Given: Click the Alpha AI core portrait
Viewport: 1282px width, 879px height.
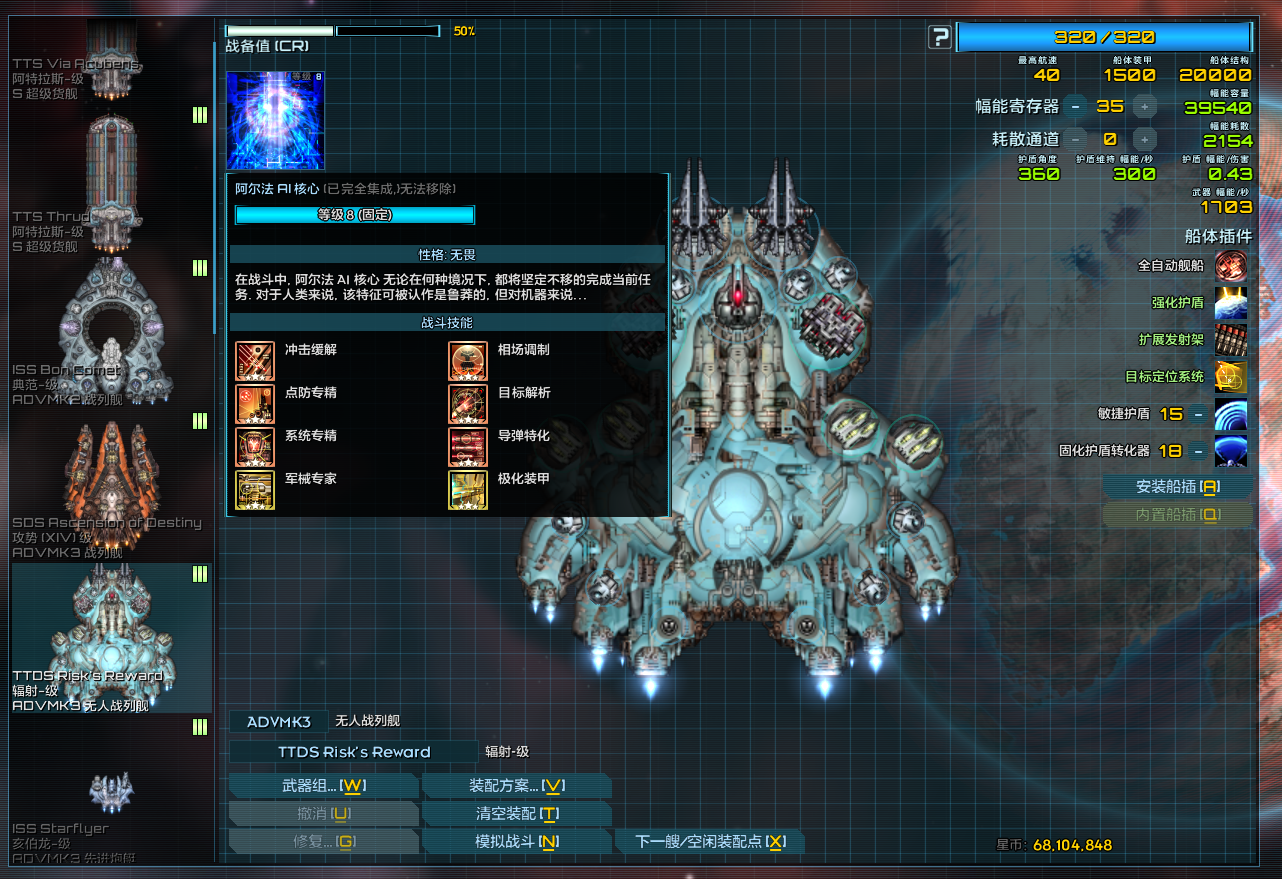Looking at the screenshot, I should [275, 120].
